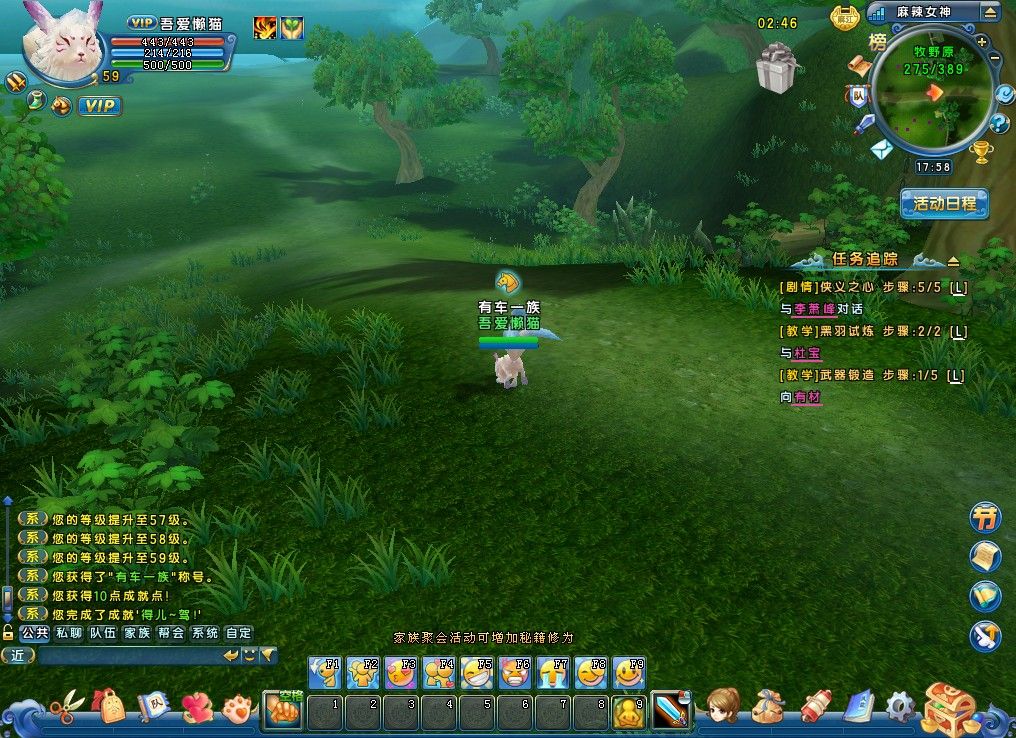Activate the sword skill on the hotbar
The height and width of the screenshot is (738, 1016).
(670, 711)
